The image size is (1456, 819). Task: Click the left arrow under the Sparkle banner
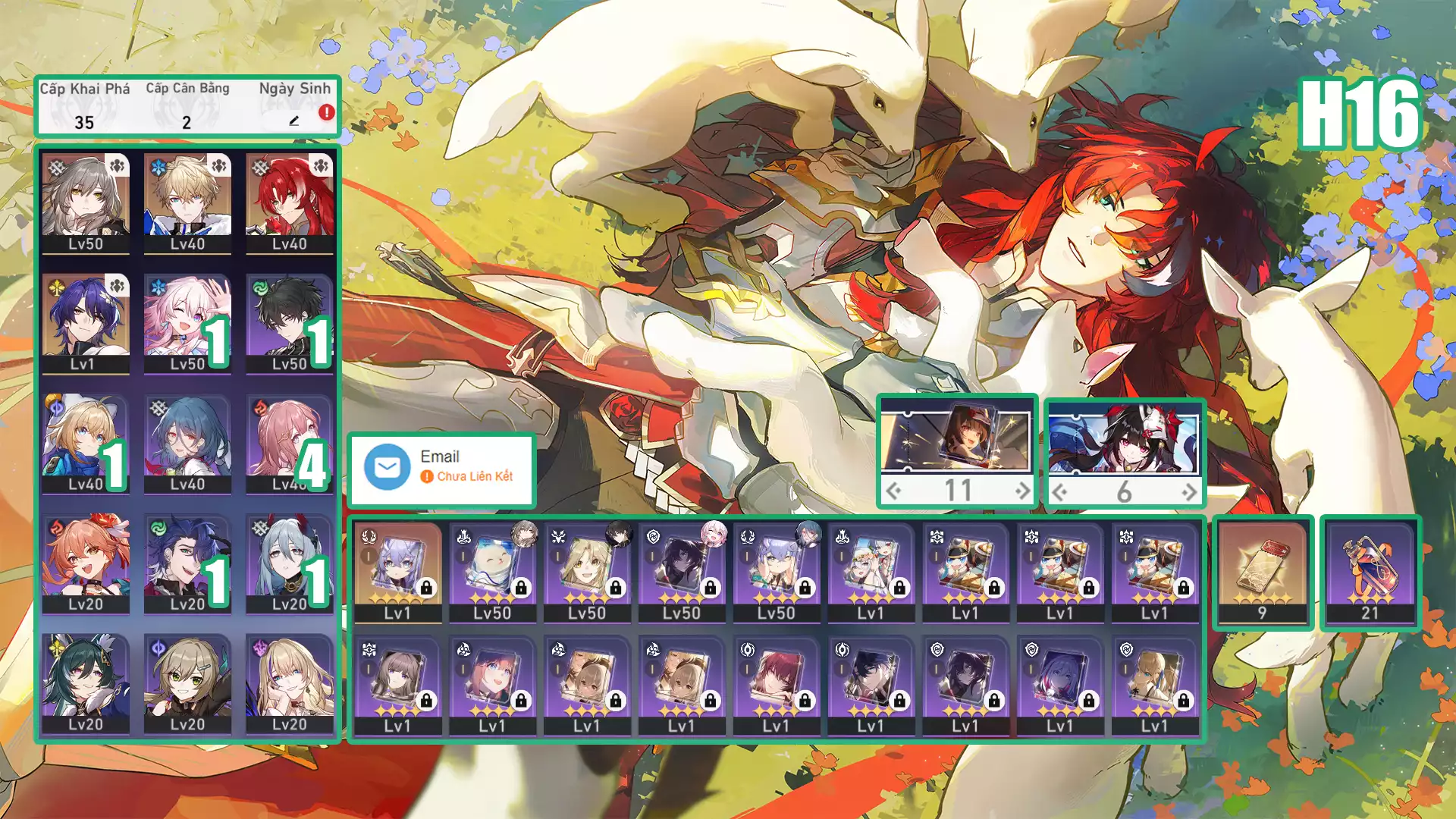[1060, 493]
